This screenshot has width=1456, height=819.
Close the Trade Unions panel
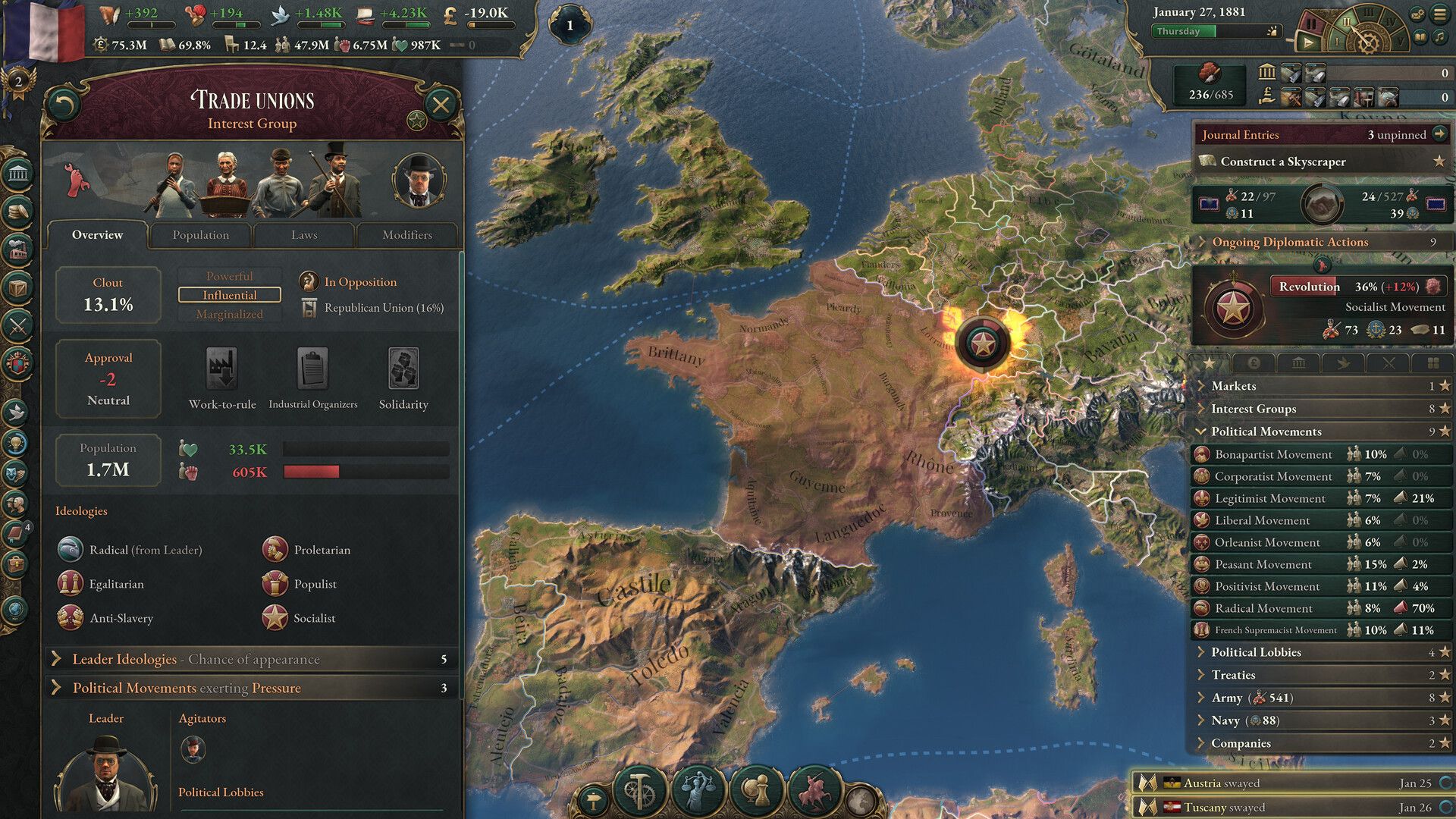point(441,105)
